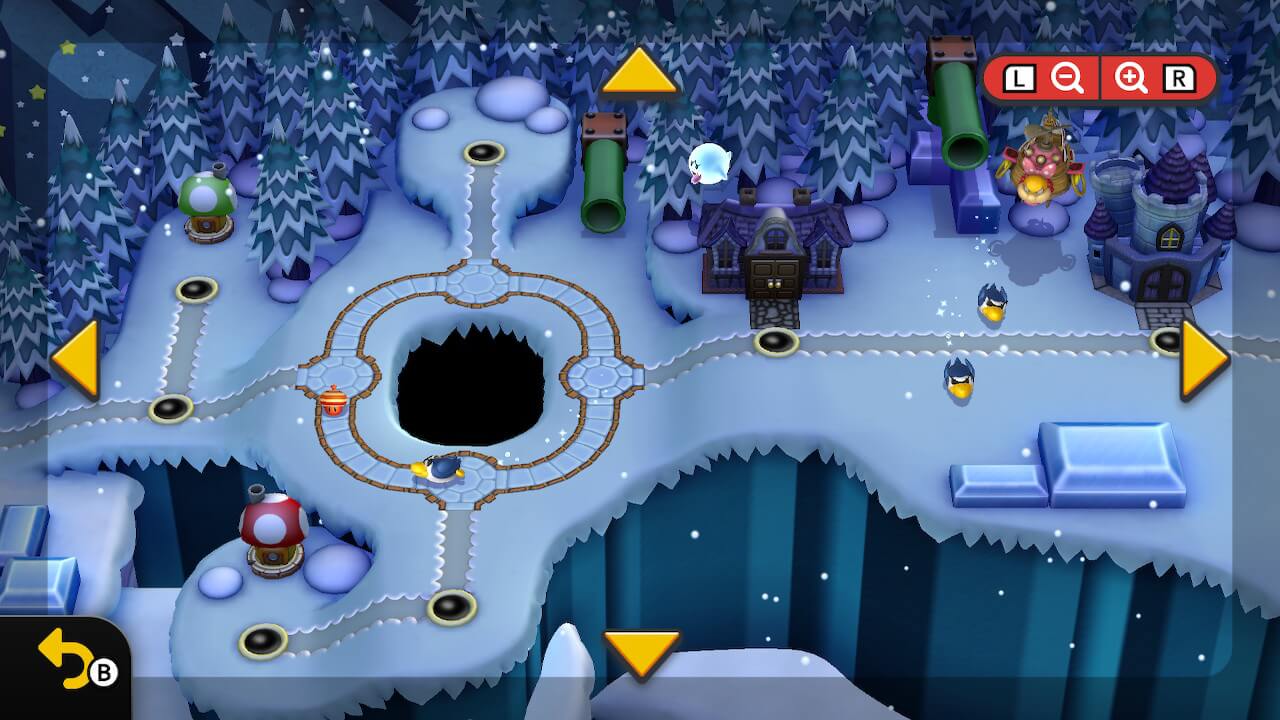Exit map view with the back arrow
1280x720 pixels.
[x=62, y=662]
